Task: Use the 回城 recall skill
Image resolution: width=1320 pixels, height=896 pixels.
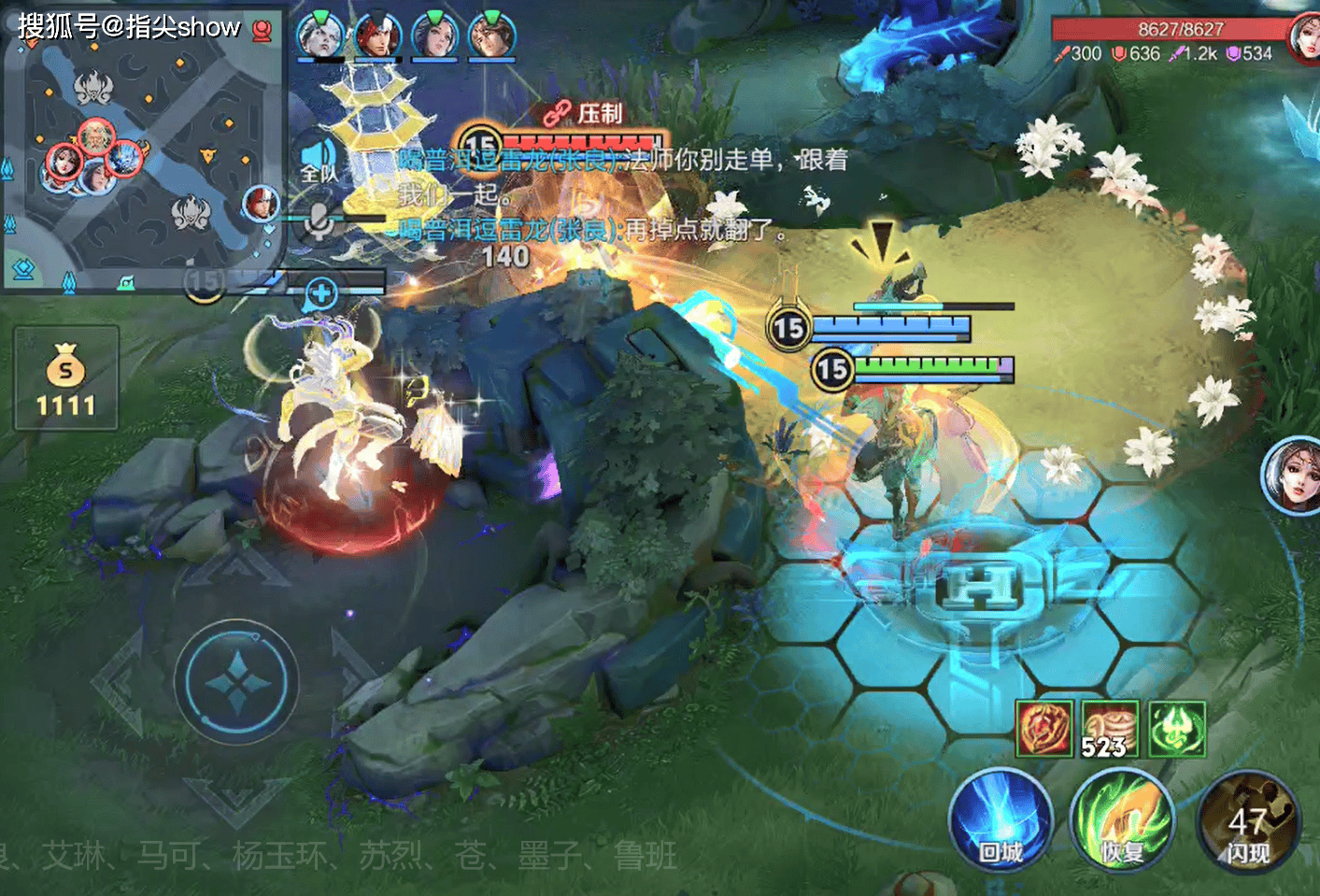Action: click(x=1001, y=822)
